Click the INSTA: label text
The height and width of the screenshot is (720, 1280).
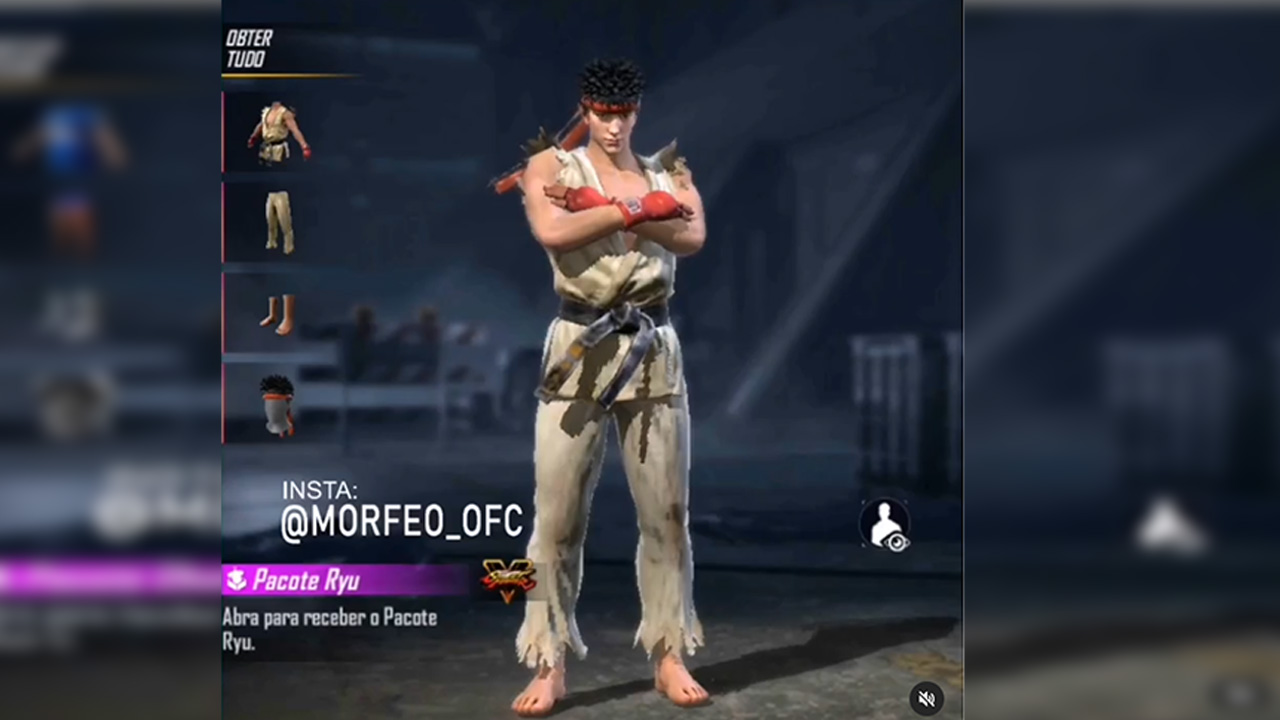pyautogui.click(x=318, y=490)
